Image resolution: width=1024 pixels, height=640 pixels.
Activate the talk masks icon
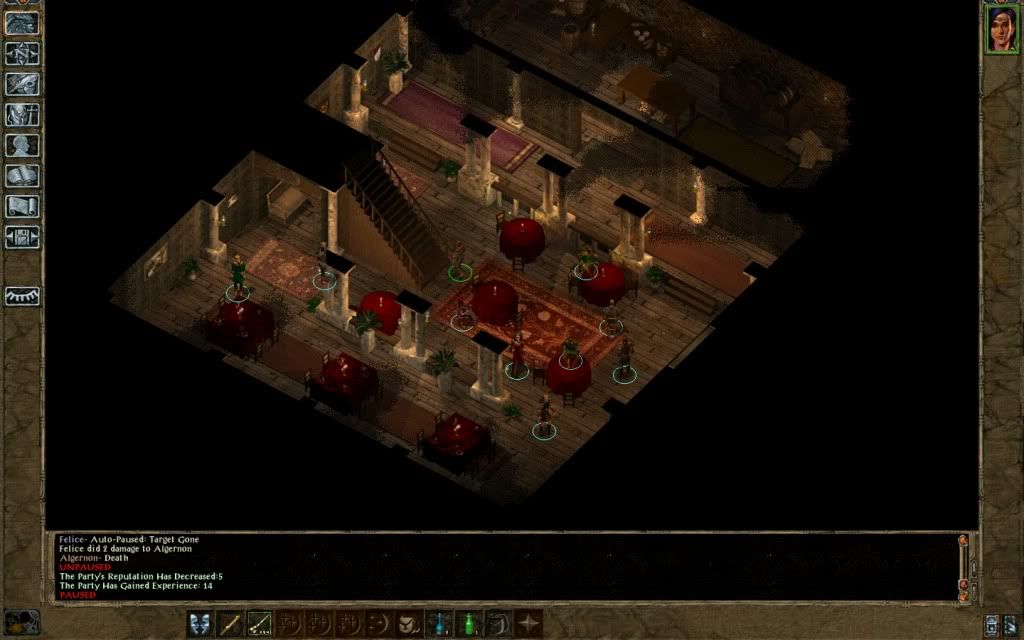point(201,623)
